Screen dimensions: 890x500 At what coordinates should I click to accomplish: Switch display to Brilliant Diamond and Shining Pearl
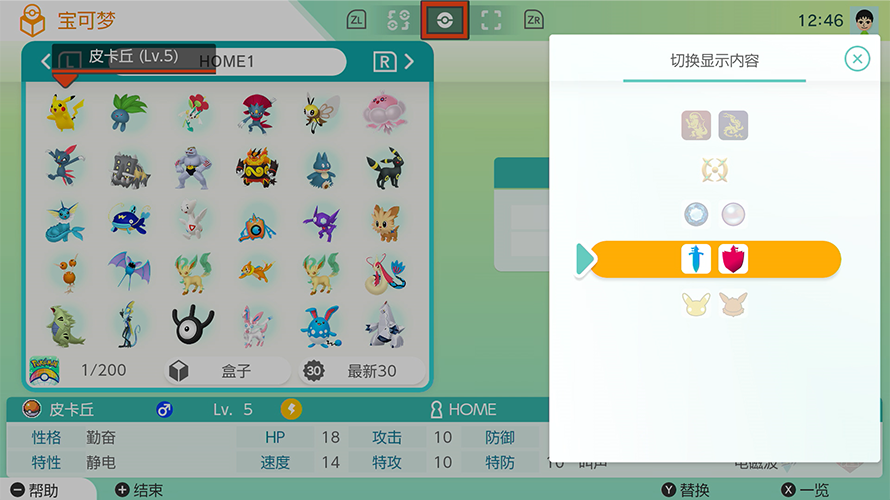click(714, 214)
